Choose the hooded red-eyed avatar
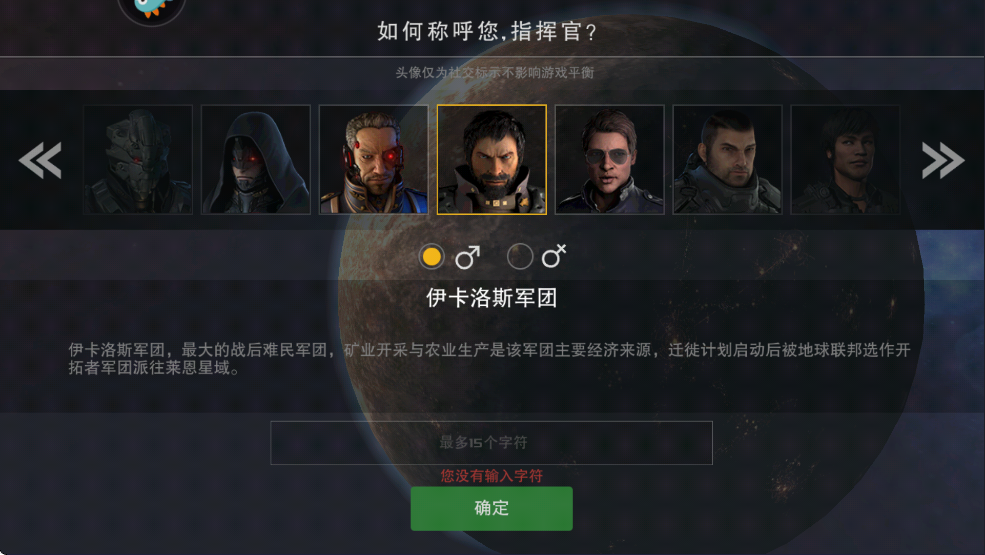This screenshot has height=555, width=985. (256, 160)
